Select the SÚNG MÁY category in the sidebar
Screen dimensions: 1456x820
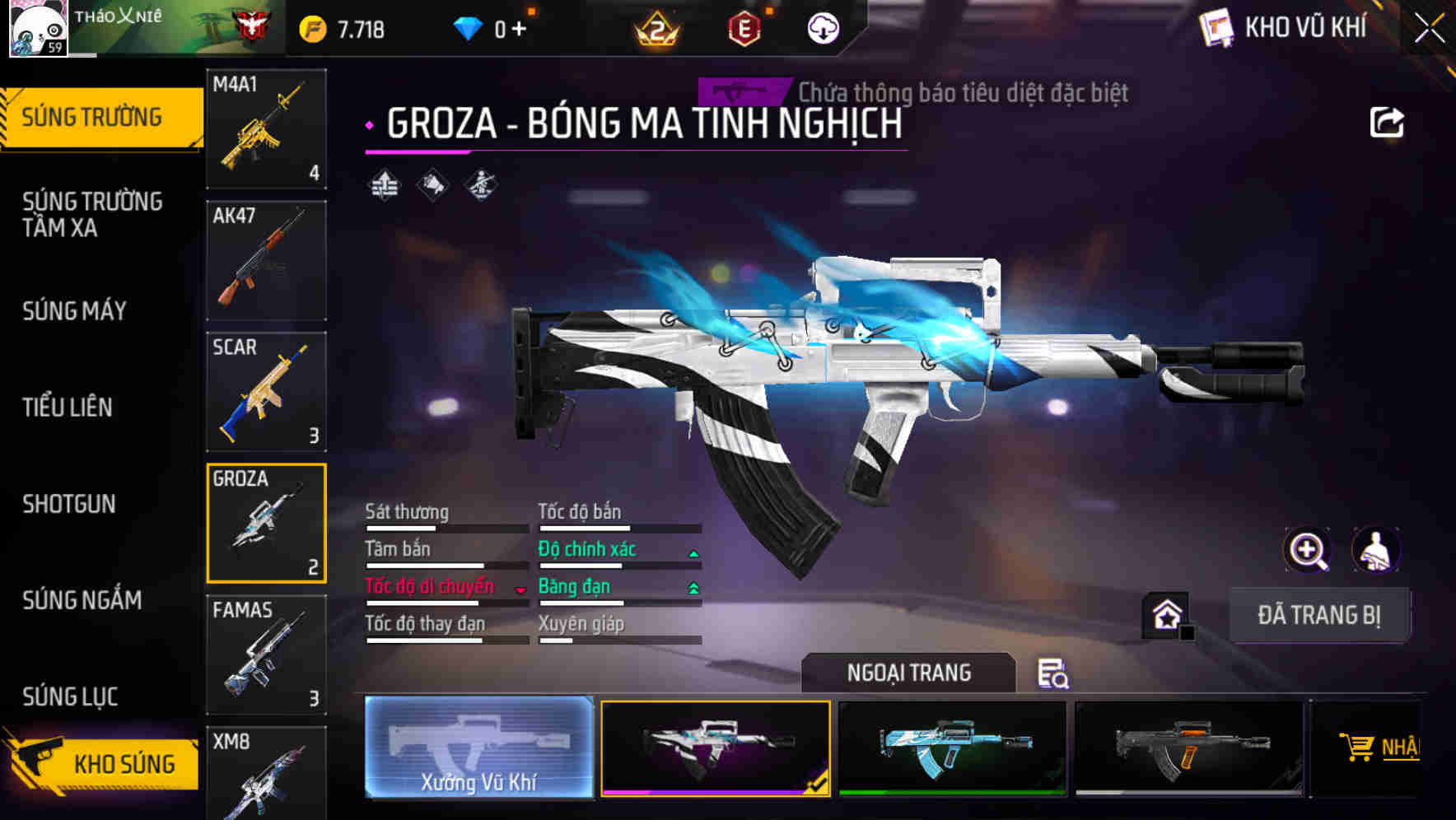[74, 311]
